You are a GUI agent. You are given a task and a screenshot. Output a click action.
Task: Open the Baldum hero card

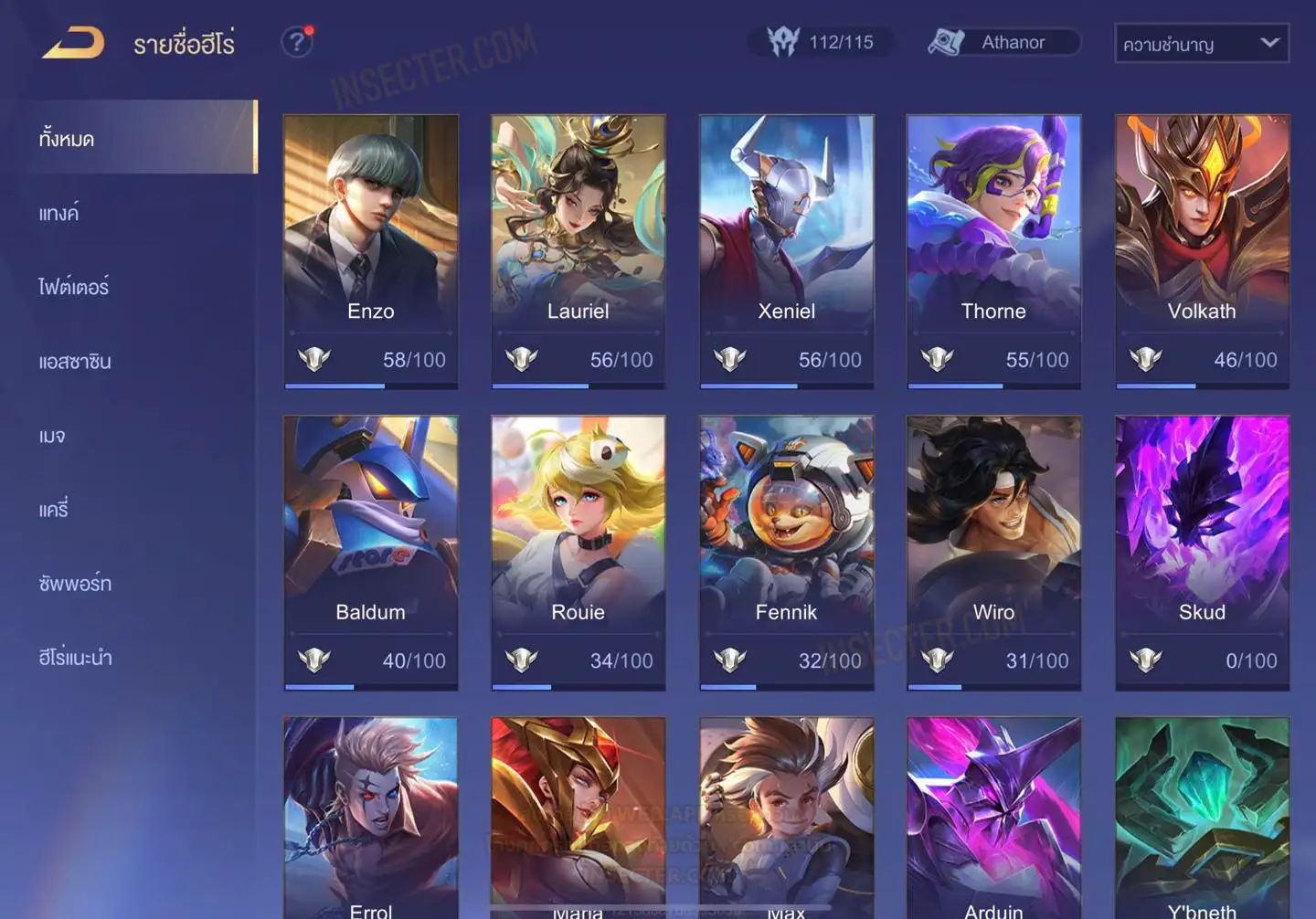(x=370, y=552)
